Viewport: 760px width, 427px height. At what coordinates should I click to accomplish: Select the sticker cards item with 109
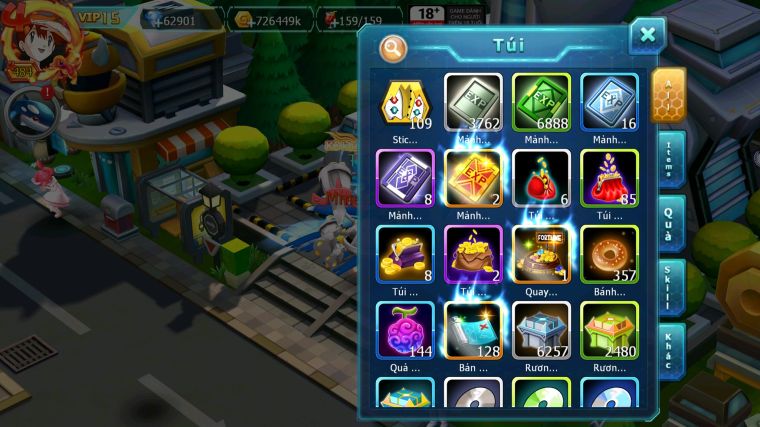405,102
